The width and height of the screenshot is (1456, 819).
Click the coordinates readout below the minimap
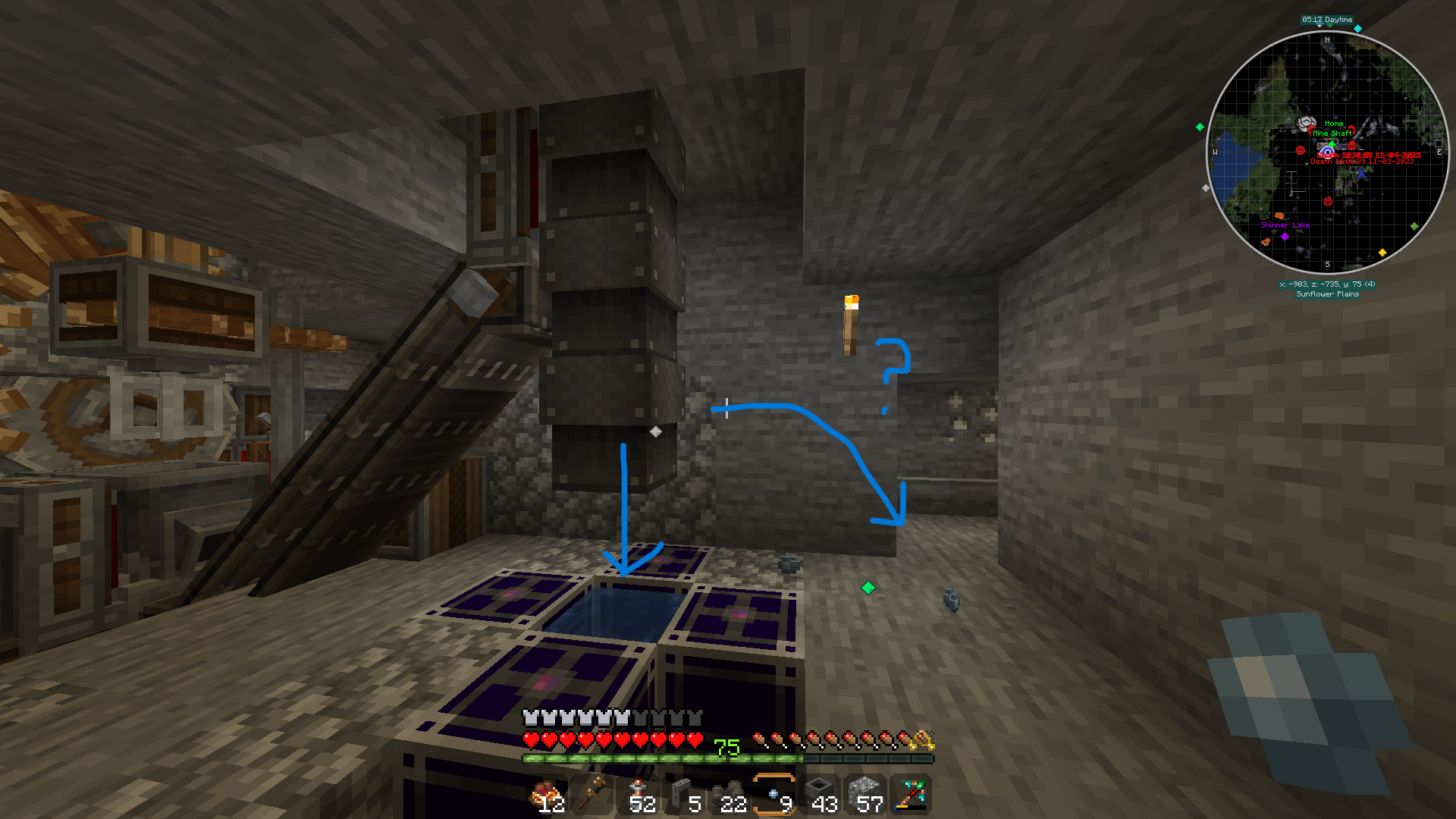pyautogui.click(x=1329, y=286)
